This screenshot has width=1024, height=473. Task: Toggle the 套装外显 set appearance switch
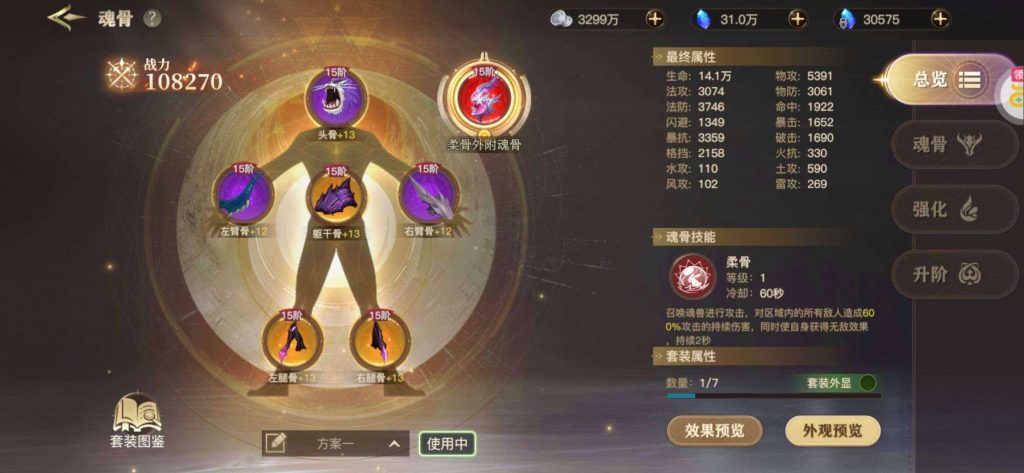[x=867, y=383]
